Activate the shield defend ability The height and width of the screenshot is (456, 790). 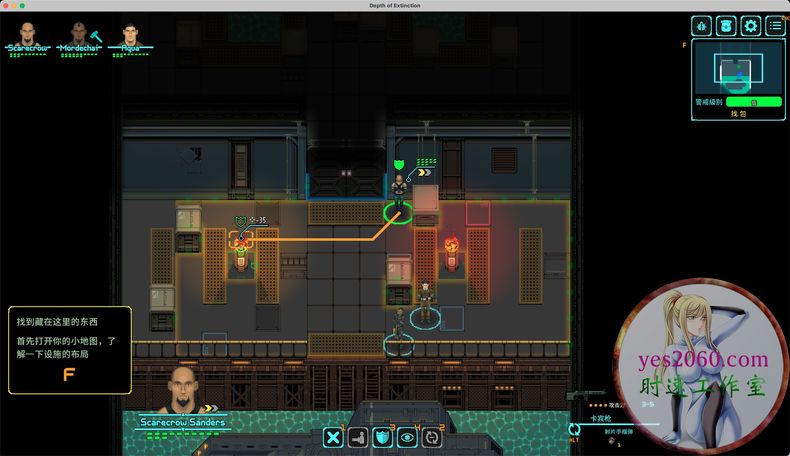pyautogui.click(x=382, y=436)
